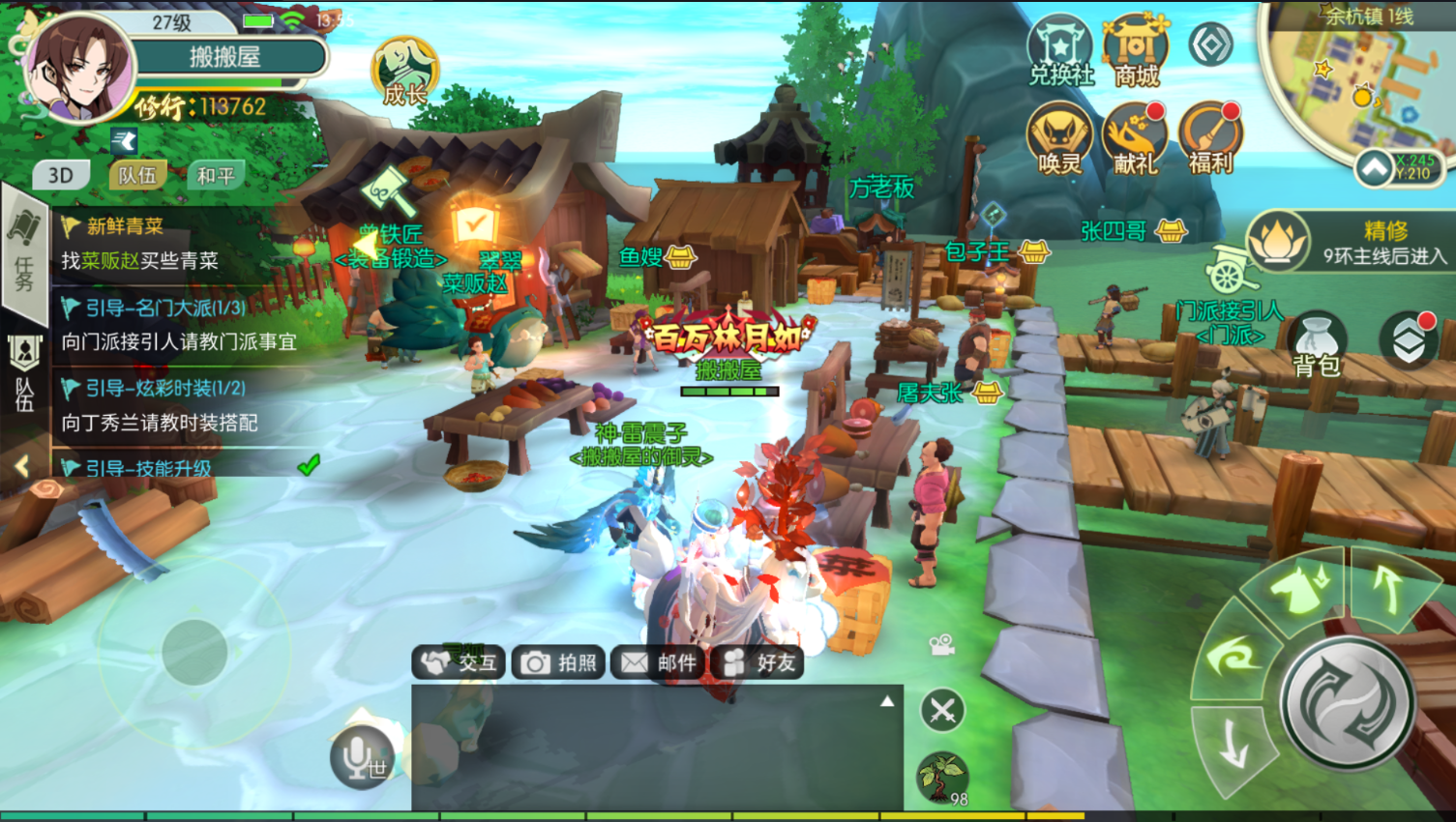Select the 队伍 team button under the portrait
This screenshot has width=1456, height=822.
(x=137, y=175)
